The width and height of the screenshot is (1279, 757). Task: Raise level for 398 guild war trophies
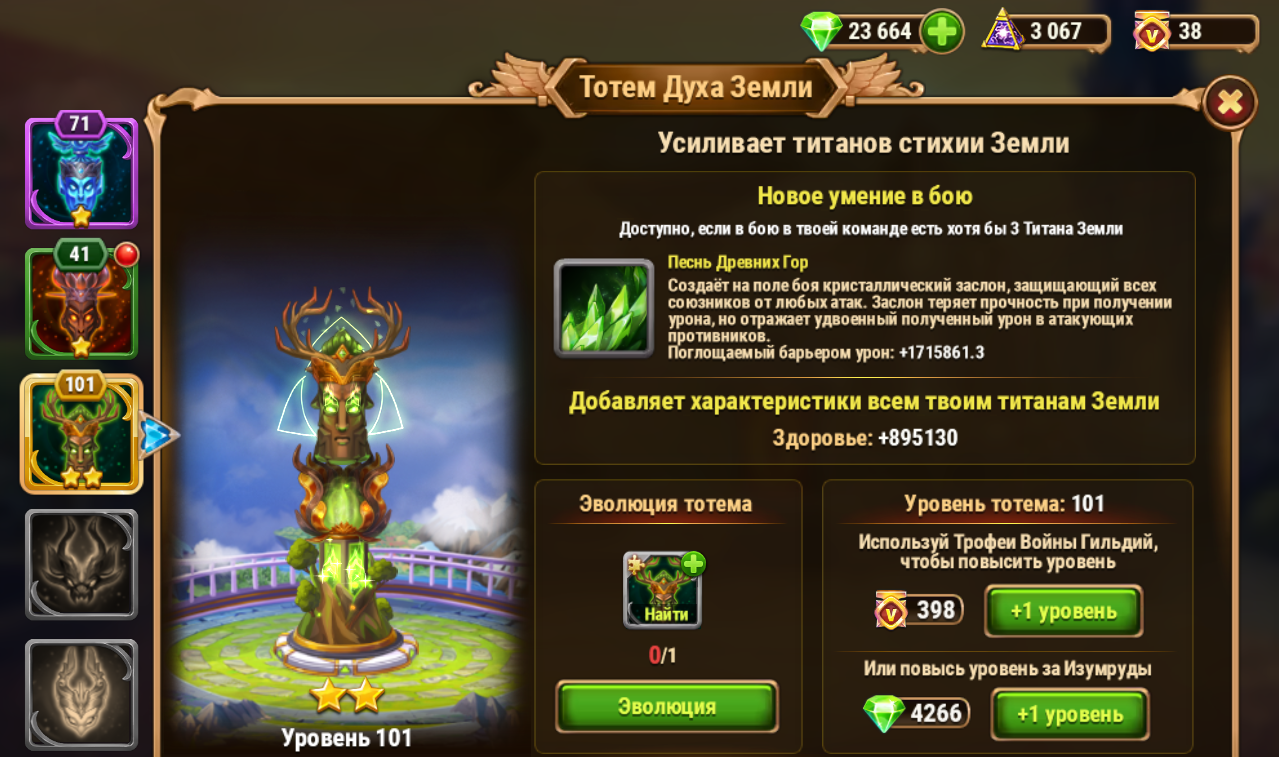(x=1063, y=611)
